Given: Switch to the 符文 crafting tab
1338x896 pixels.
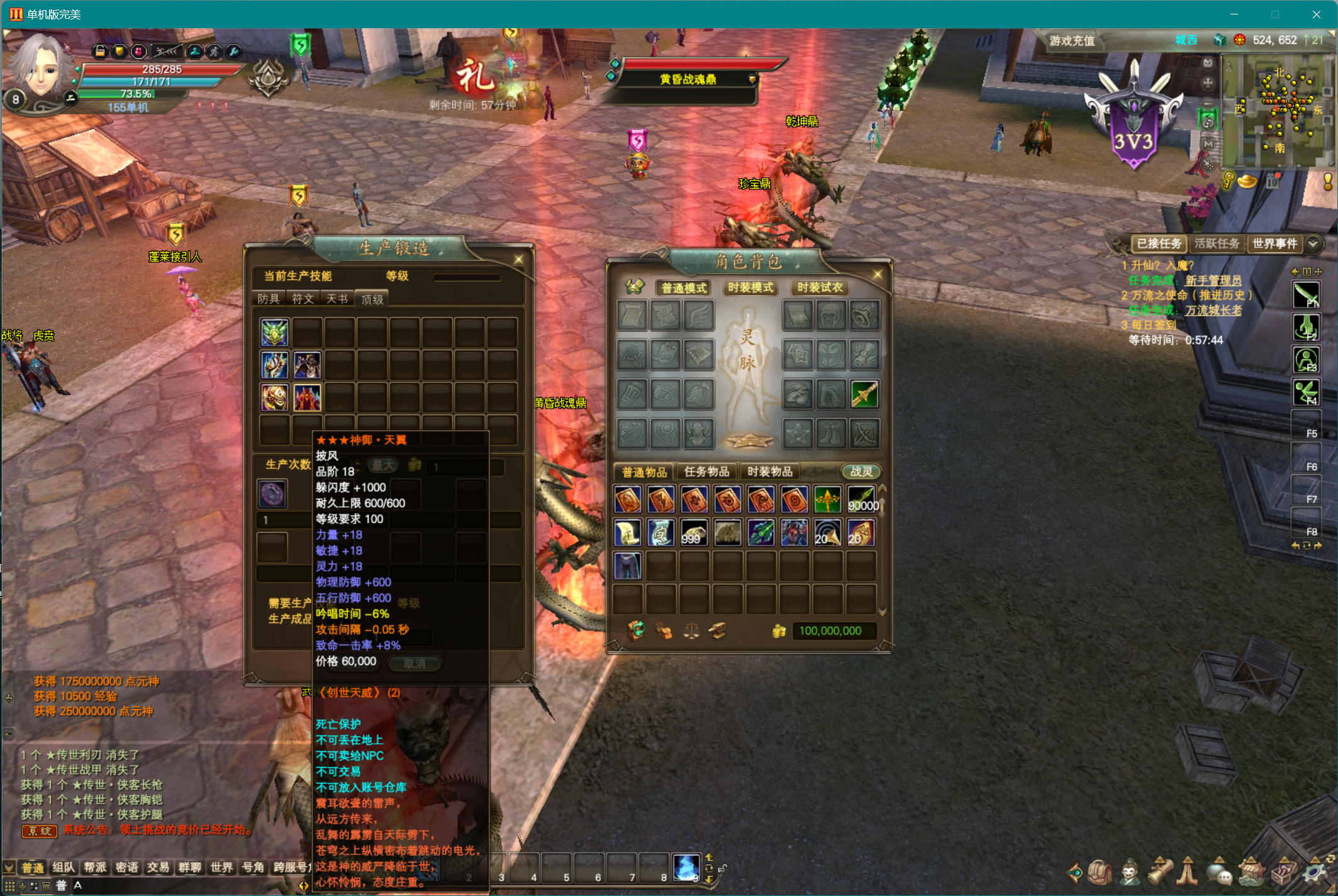Looking at the screenshot, I should (303, 299).
